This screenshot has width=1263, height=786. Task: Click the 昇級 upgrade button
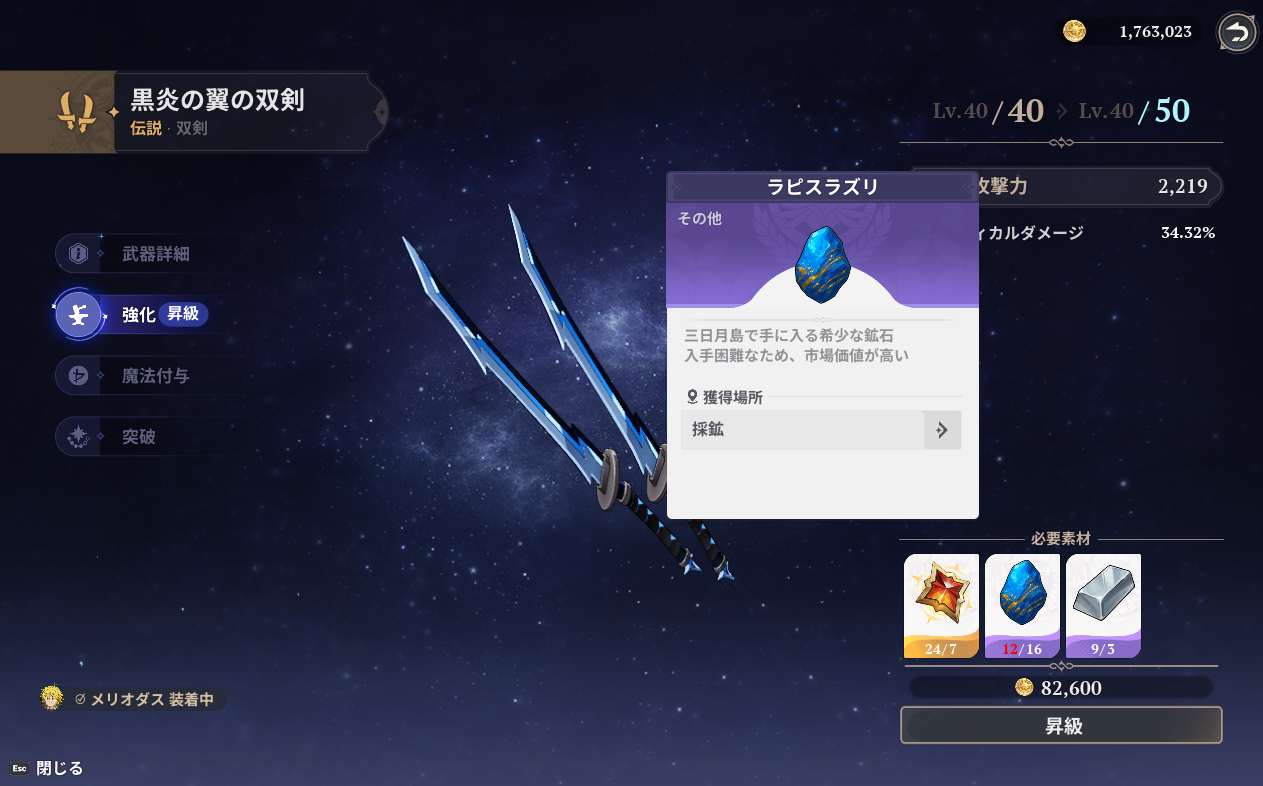tap(1061, 726)
